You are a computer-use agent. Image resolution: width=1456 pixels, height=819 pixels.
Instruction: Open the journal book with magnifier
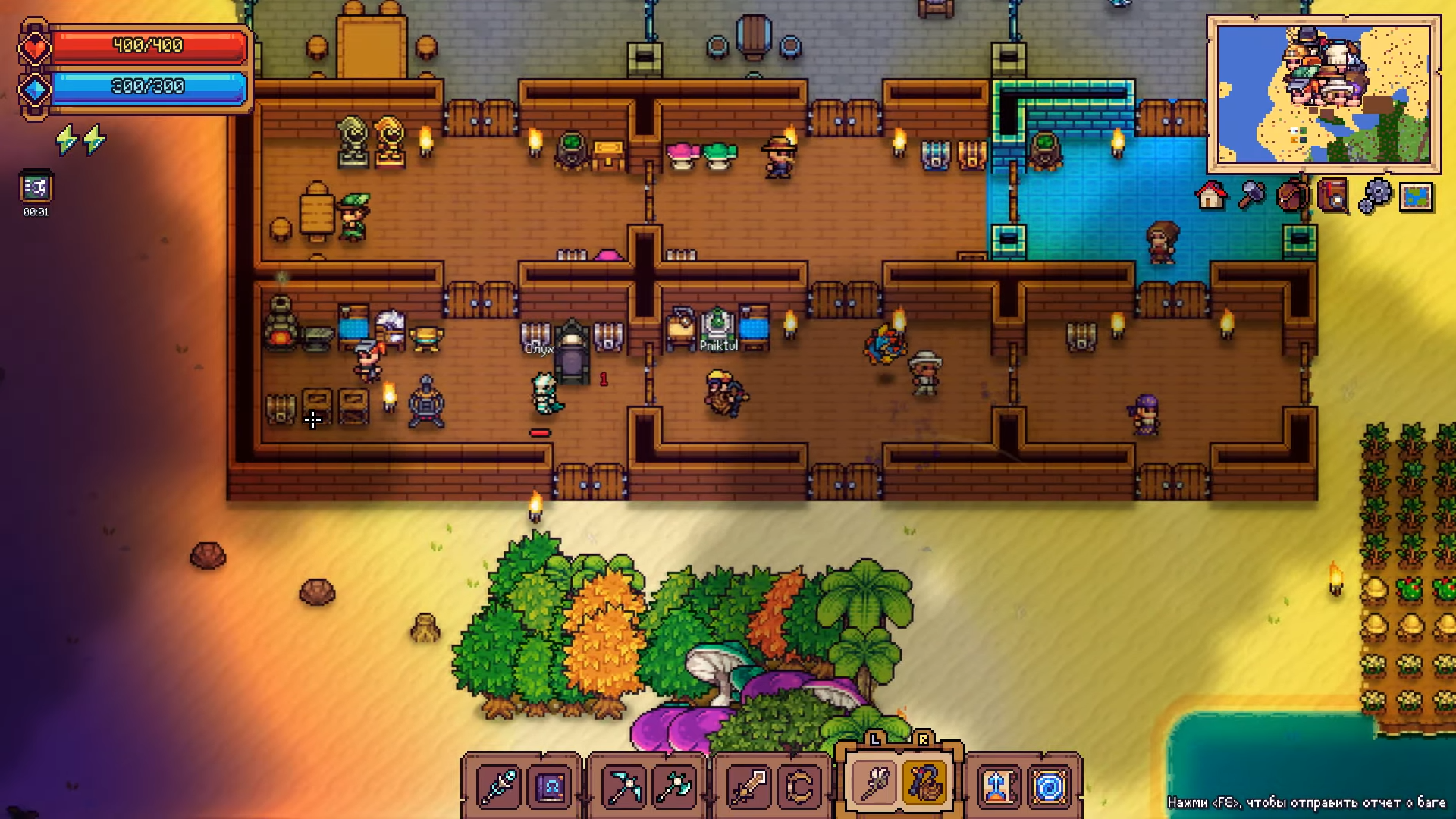pos(1333,196)
